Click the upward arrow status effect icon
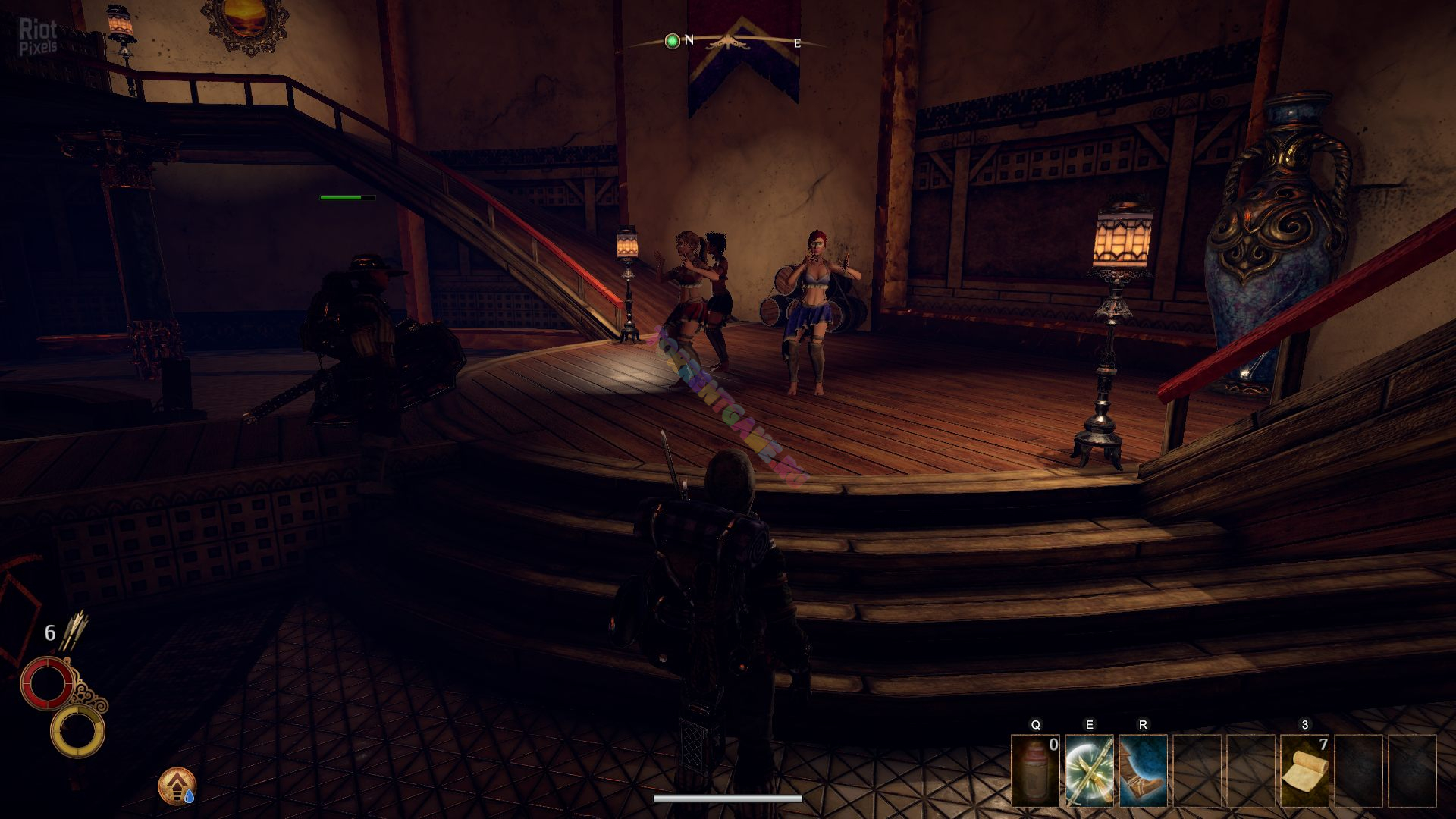Screen dimensions: 1456x819 click(x=177, y=786)
